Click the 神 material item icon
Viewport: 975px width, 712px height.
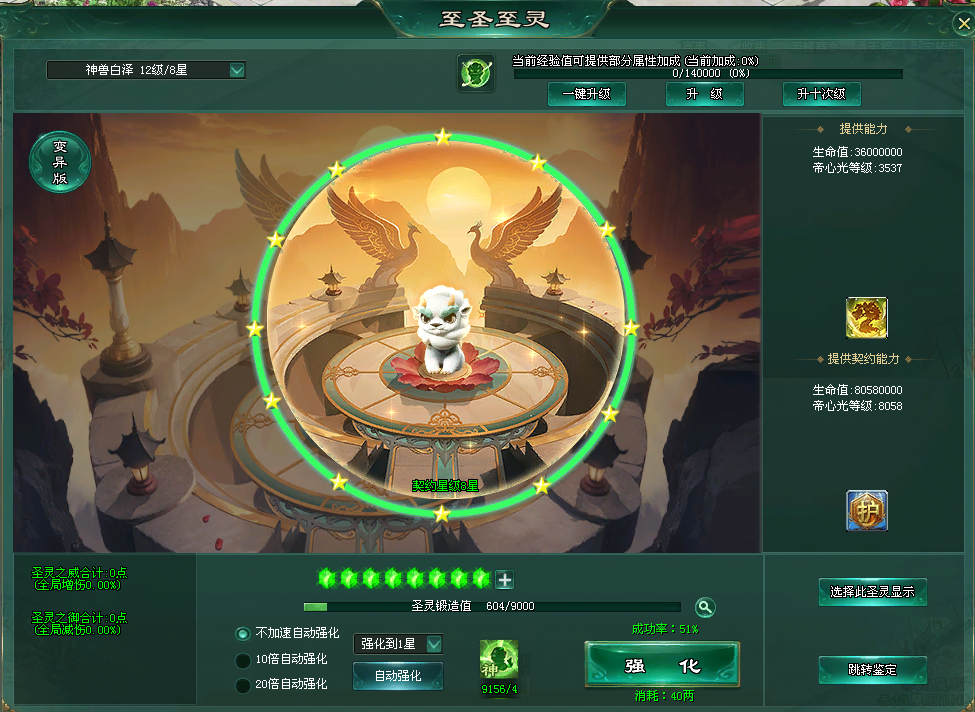(x=498, y=661)
